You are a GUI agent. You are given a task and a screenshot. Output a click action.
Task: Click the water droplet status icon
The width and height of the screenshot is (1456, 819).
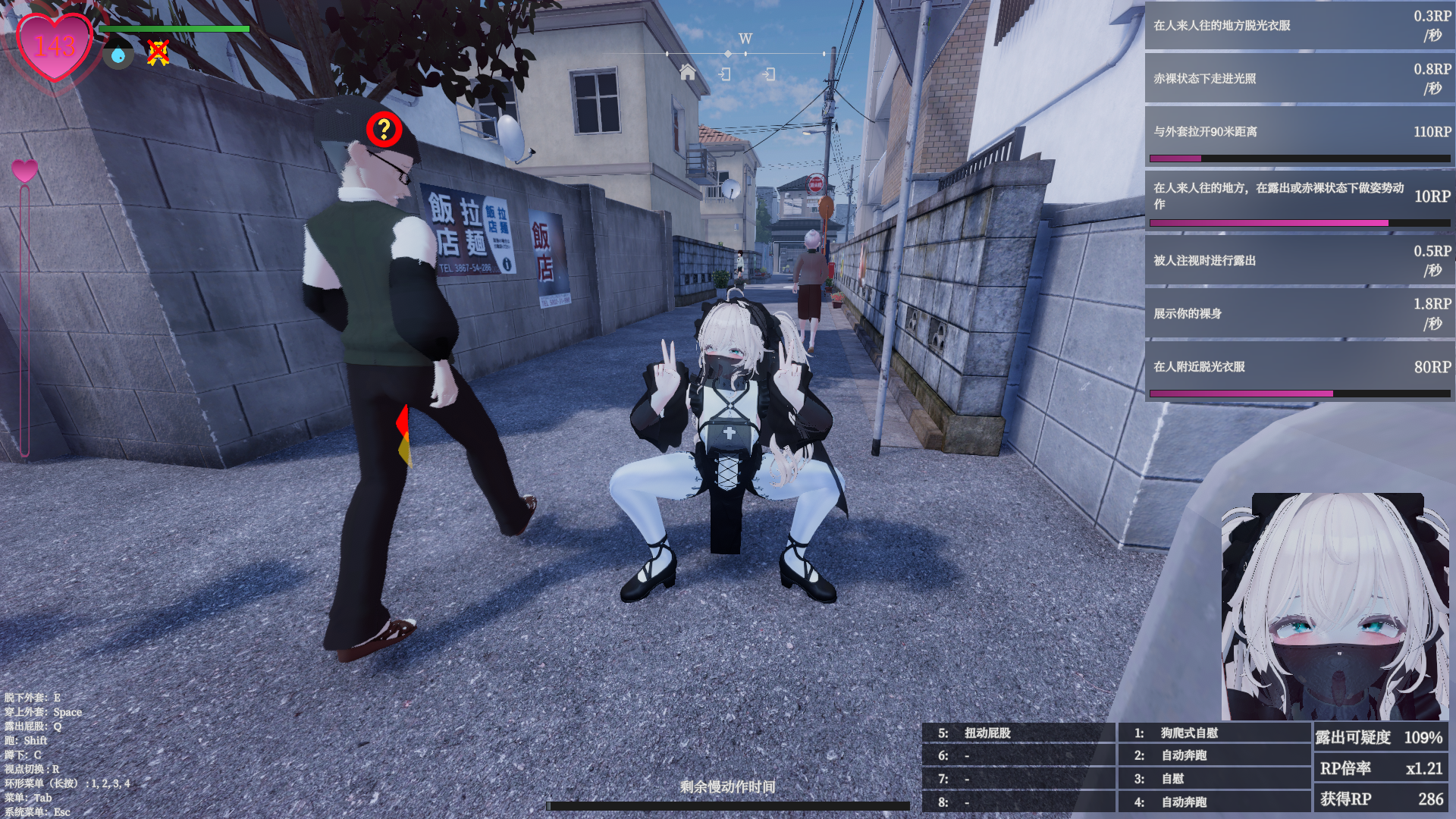click(x=118, y=55)
